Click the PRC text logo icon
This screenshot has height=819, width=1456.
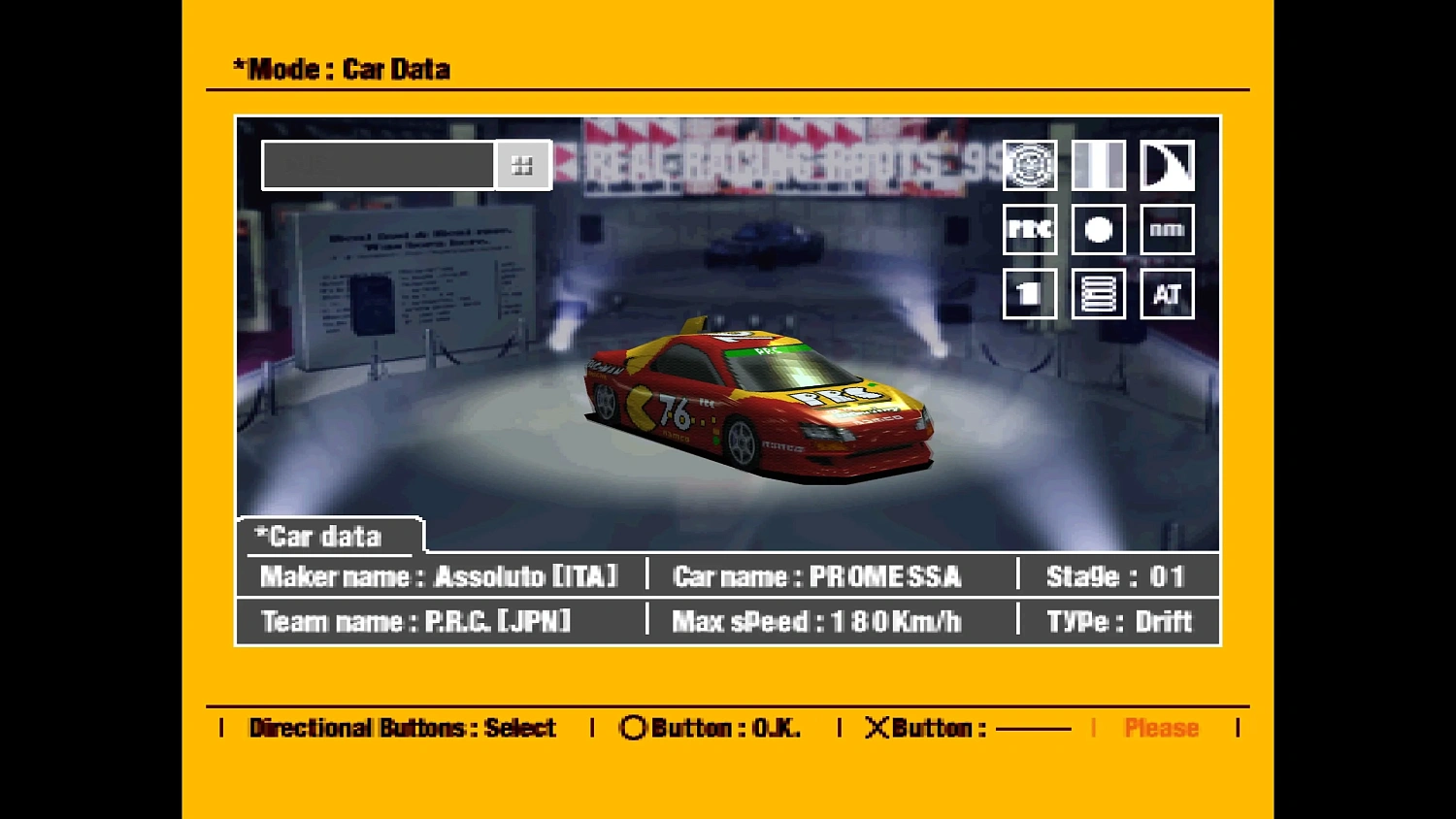coord(1029,229)
